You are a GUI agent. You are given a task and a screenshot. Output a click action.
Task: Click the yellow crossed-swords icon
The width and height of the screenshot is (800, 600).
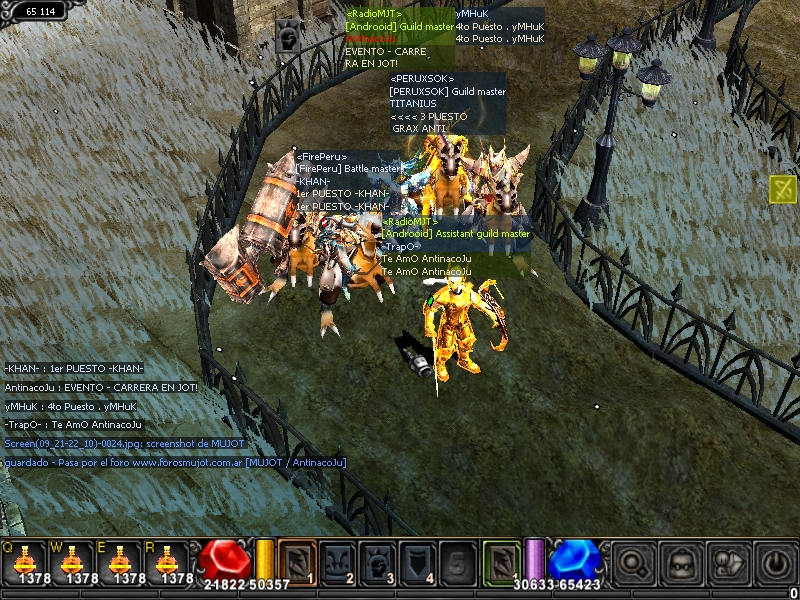click(783, 189)
